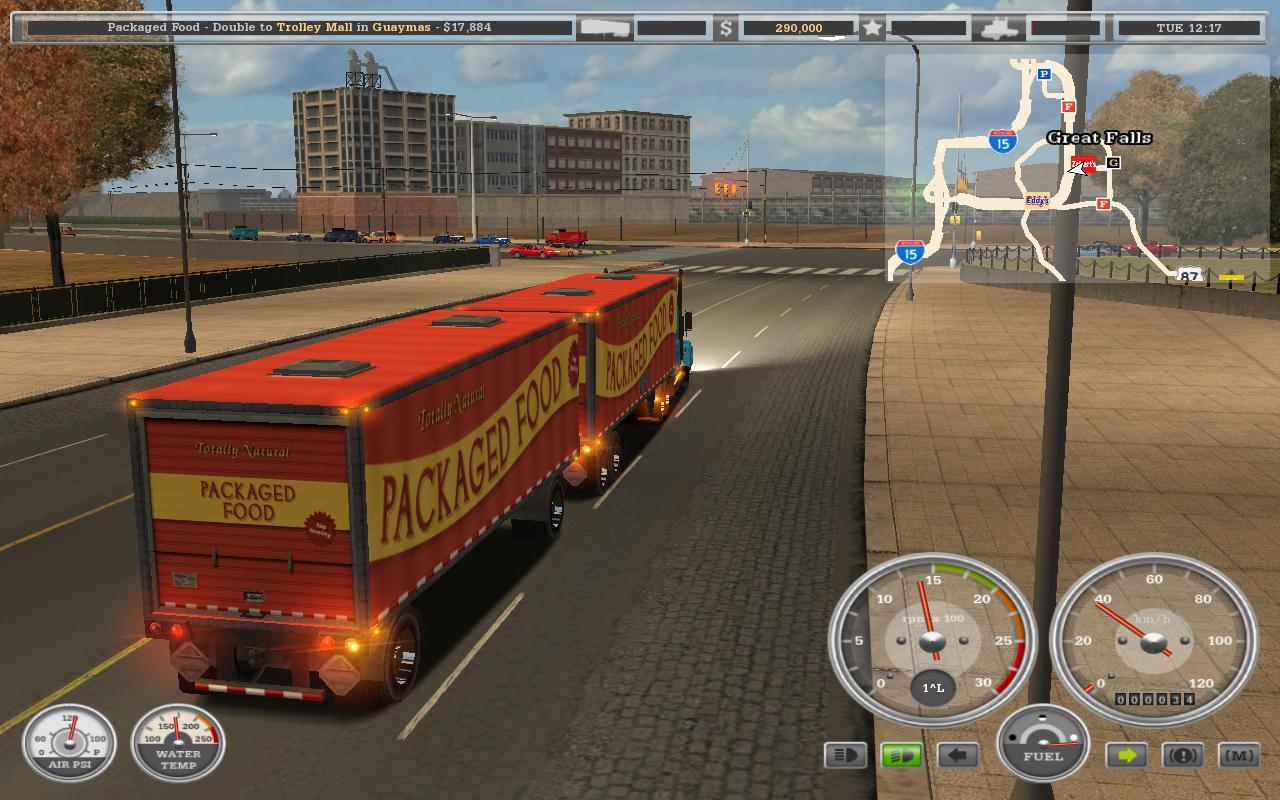
Task: Click the truck cab icon in top bar
Action: click(999, 28)
